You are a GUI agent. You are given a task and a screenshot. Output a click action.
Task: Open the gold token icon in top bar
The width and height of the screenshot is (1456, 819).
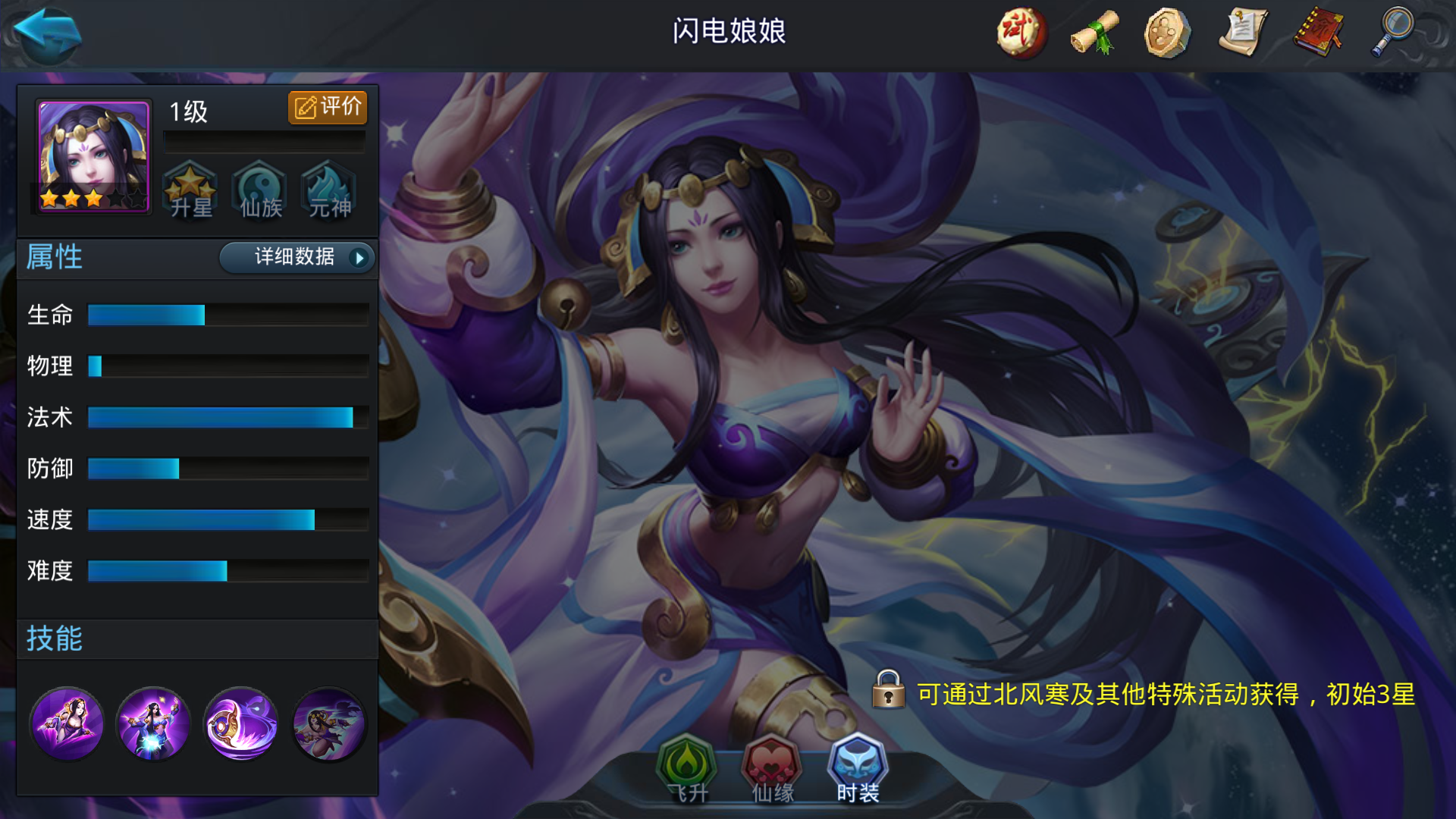[x=1165, y=32]
